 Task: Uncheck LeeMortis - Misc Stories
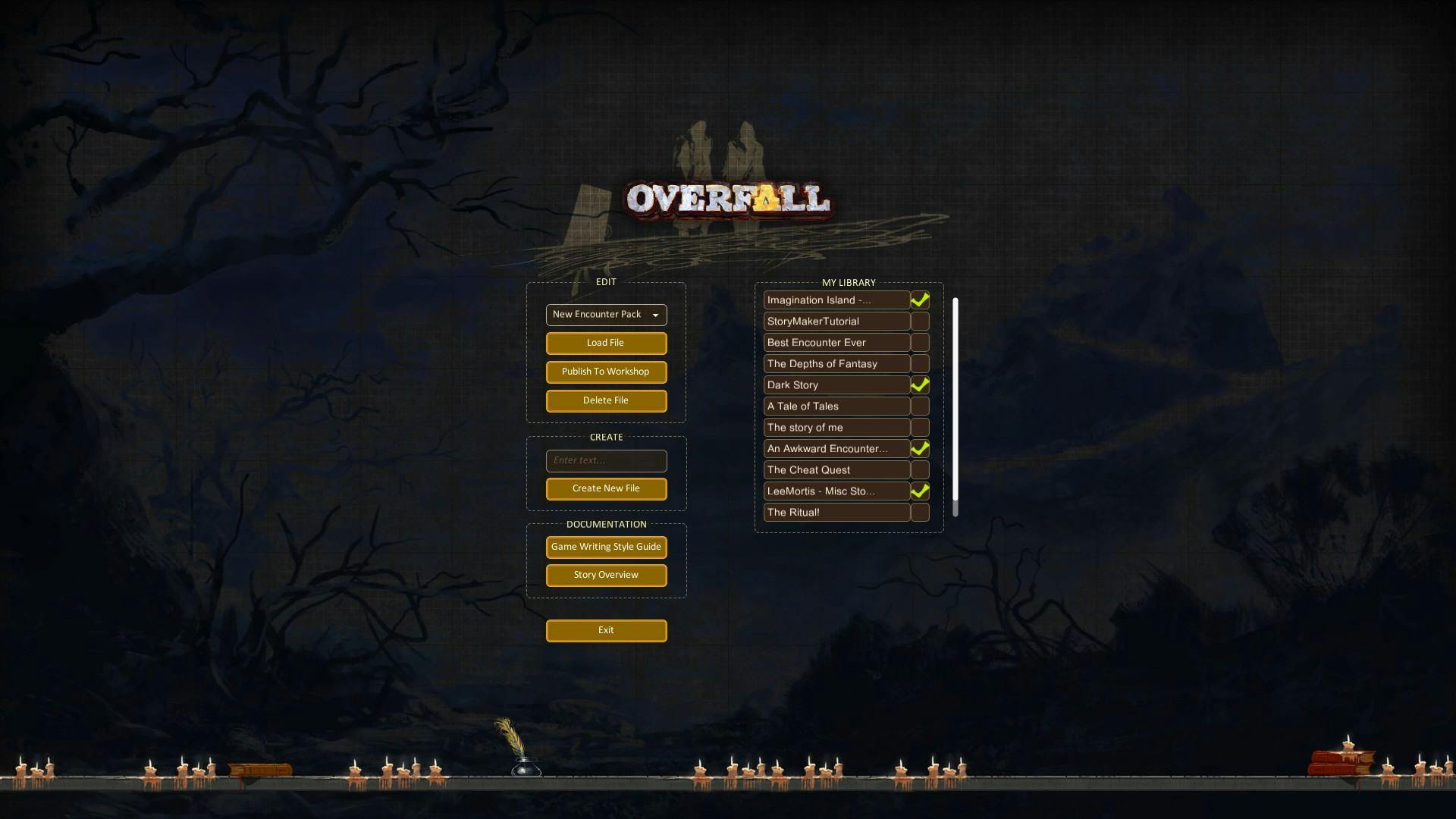(x=920, y=491)
